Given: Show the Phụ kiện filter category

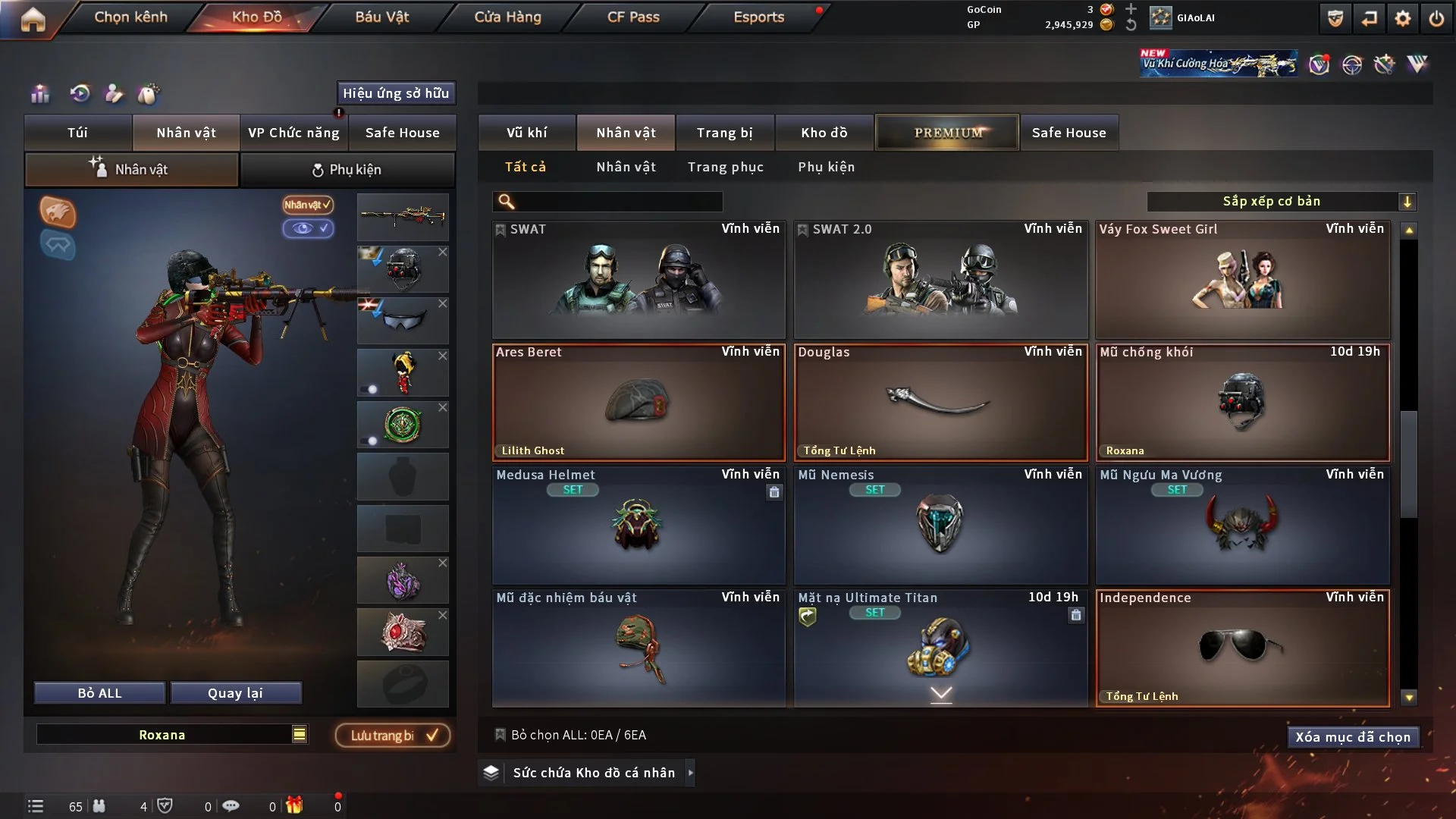Looking at the screenshot, I should 826,167.
